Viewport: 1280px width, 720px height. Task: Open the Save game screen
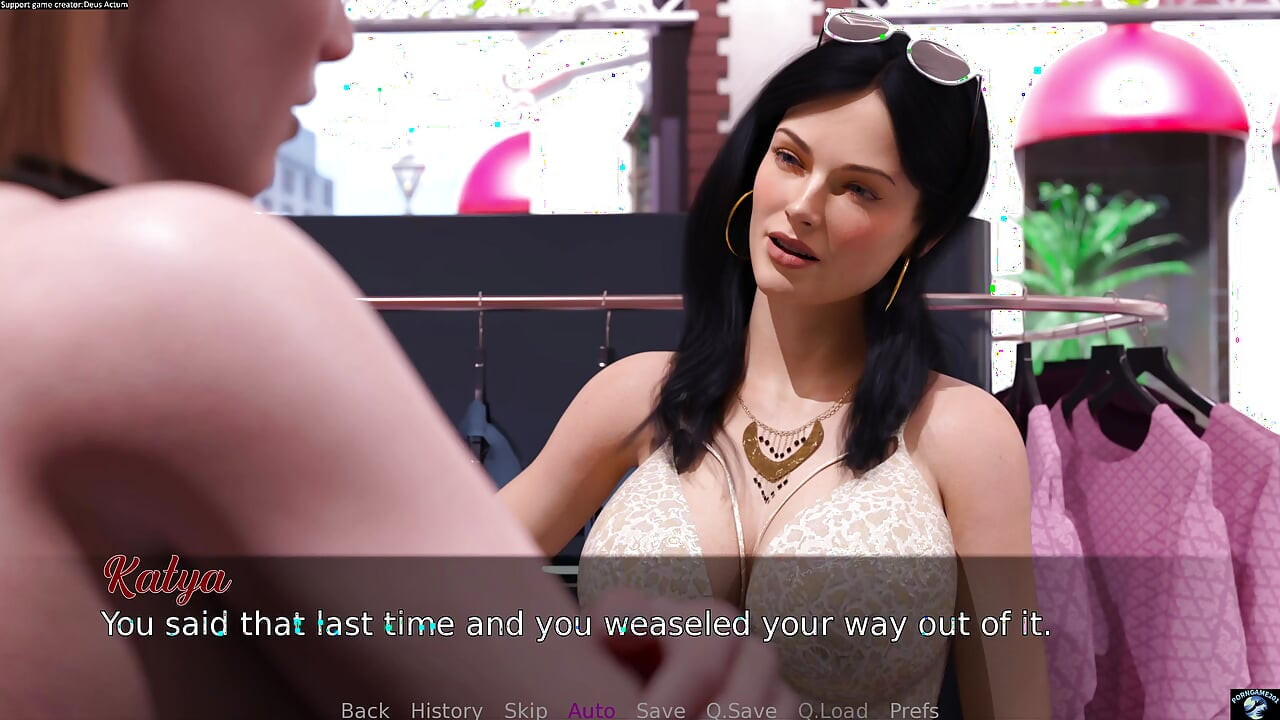[x=660, y=710]
